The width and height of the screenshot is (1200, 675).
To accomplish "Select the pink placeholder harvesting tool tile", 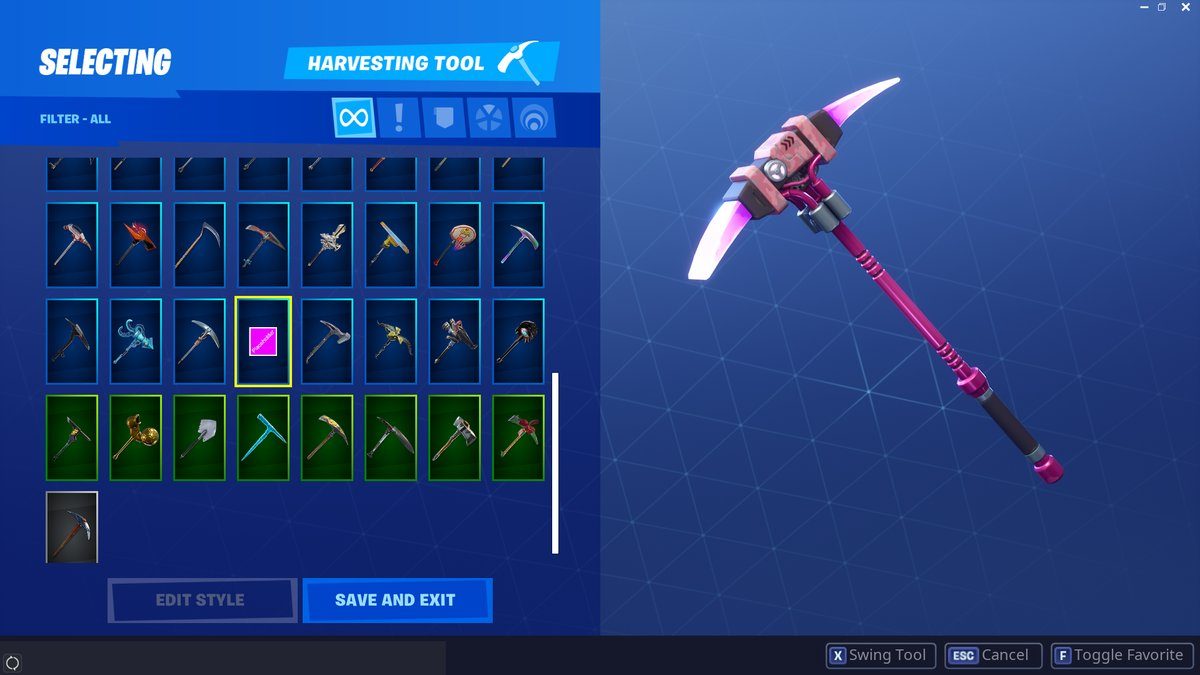I will 263,341.
